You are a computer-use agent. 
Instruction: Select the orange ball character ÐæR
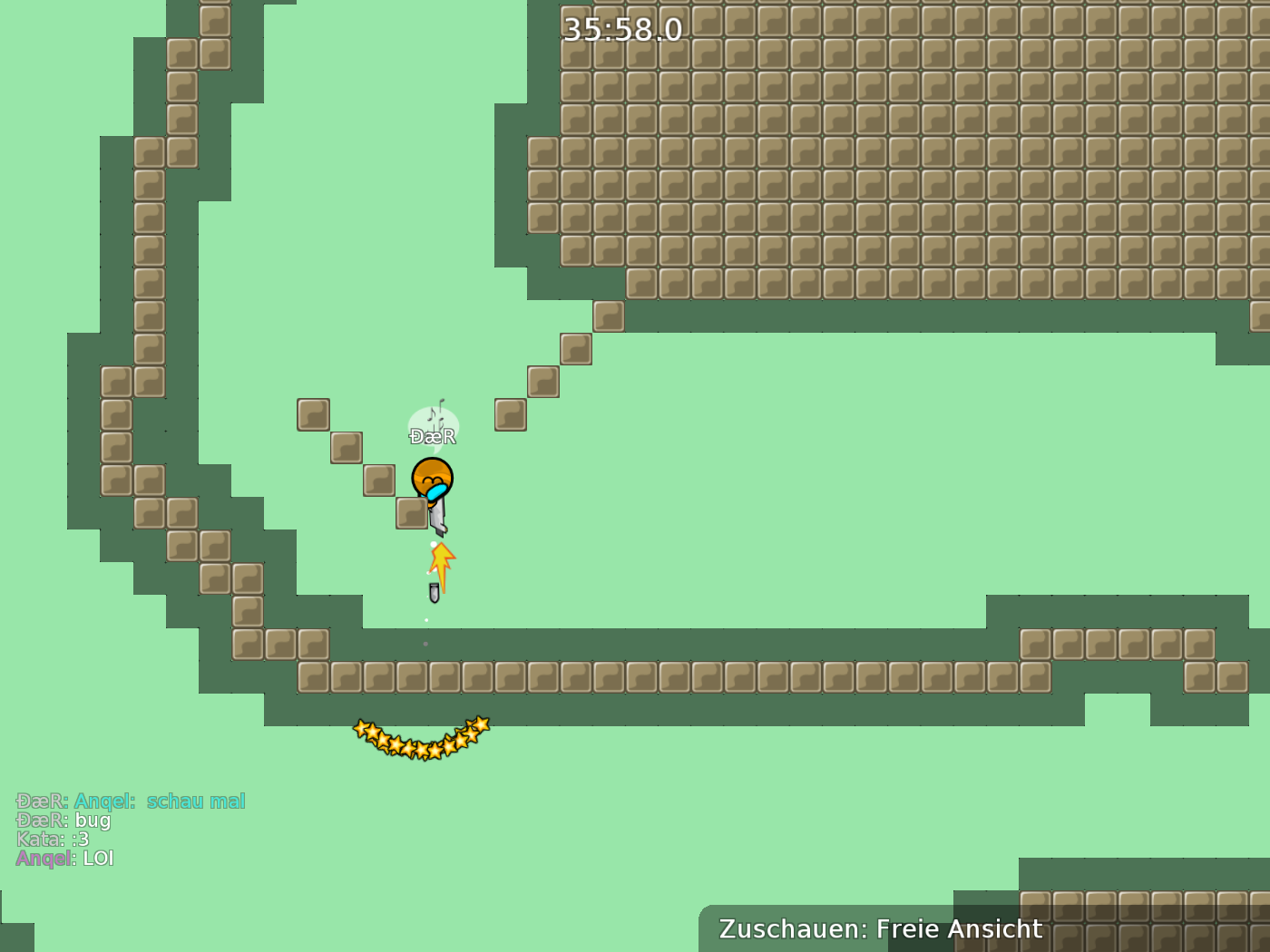pyautogui.click(x=434, y=476)
